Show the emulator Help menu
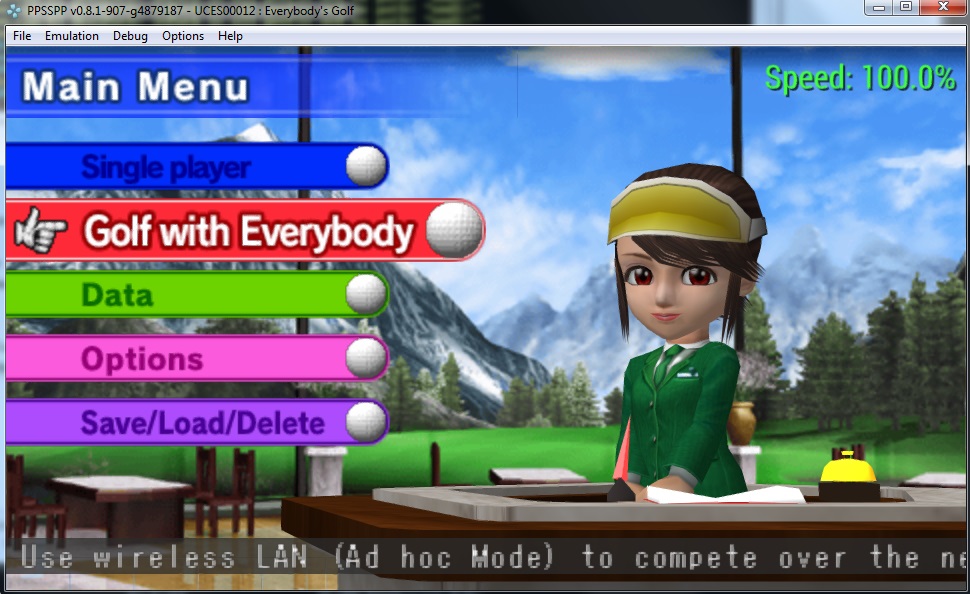 (230, 36)
